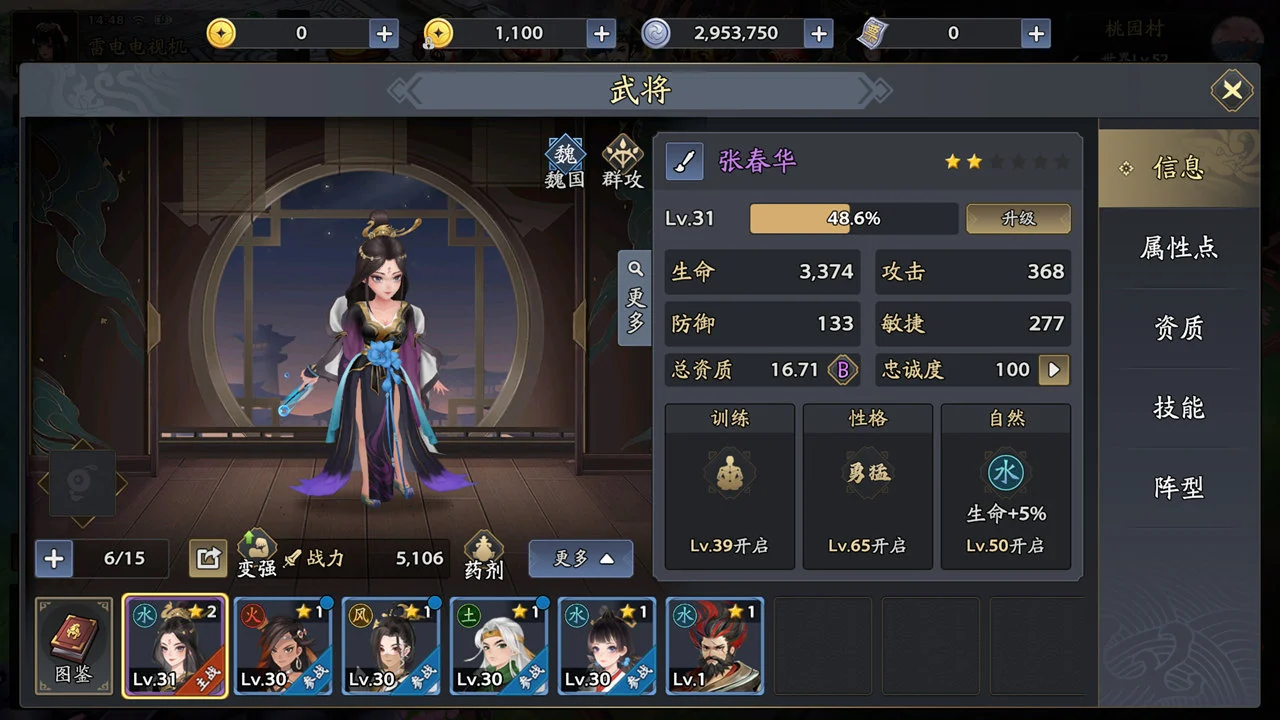Open the 训练 training panel
This screenshot has width=1280, height=720.
(x=729, y=487)
